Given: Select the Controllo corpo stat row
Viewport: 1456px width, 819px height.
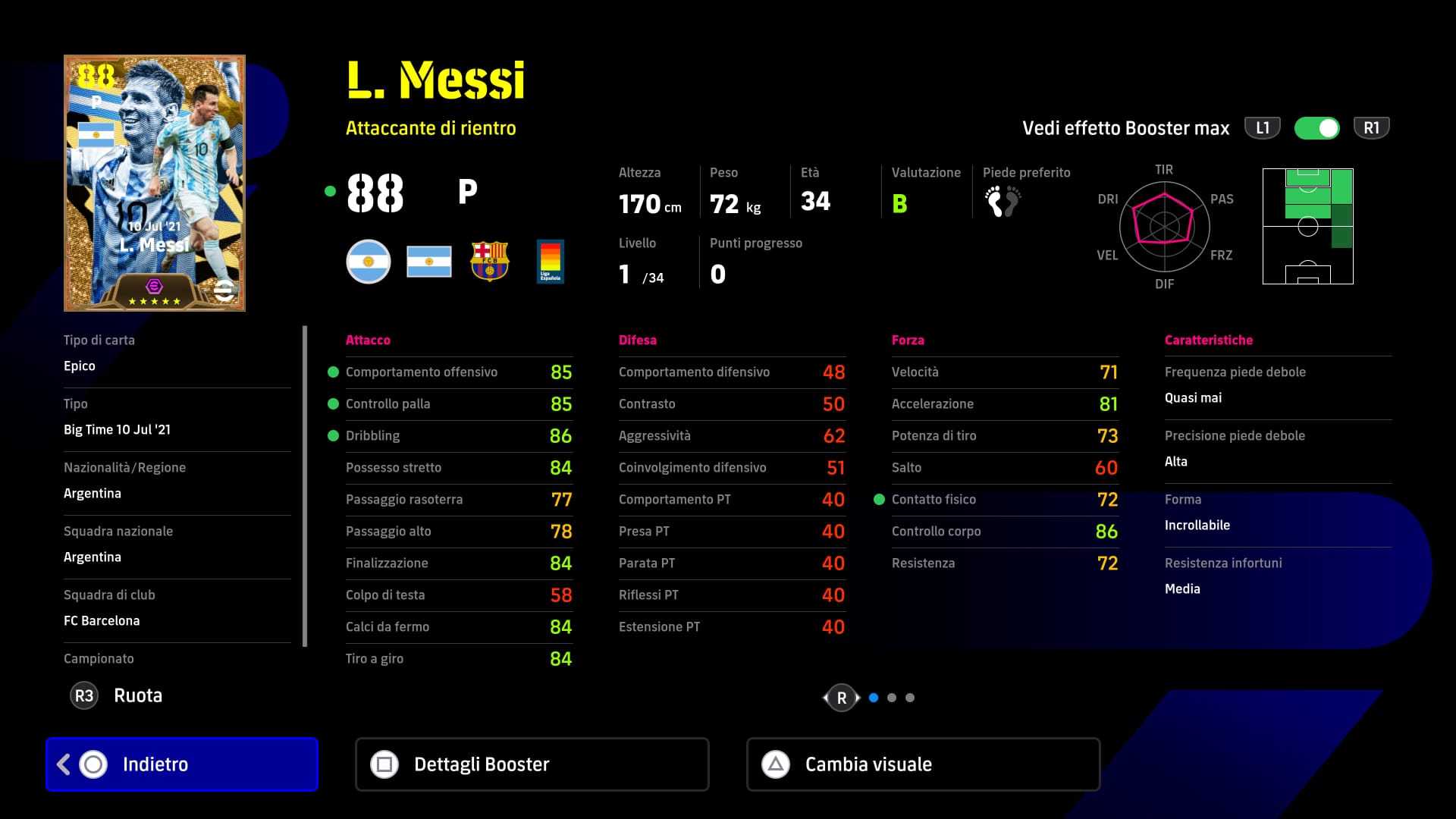Looking at the screenshot, I should [1004, 532].
